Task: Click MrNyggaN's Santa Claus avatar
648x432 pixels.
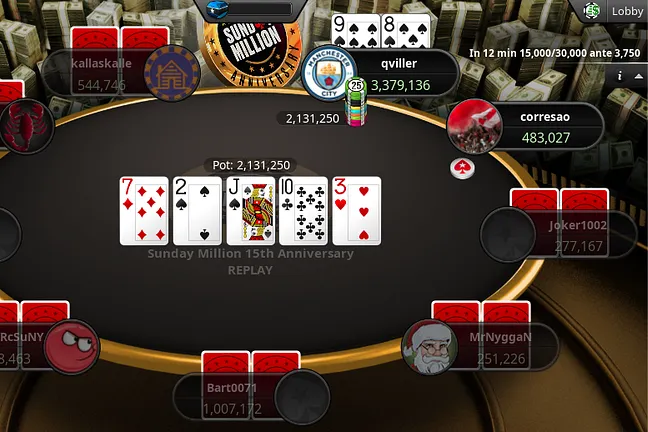Action: (x=429, y=347)
